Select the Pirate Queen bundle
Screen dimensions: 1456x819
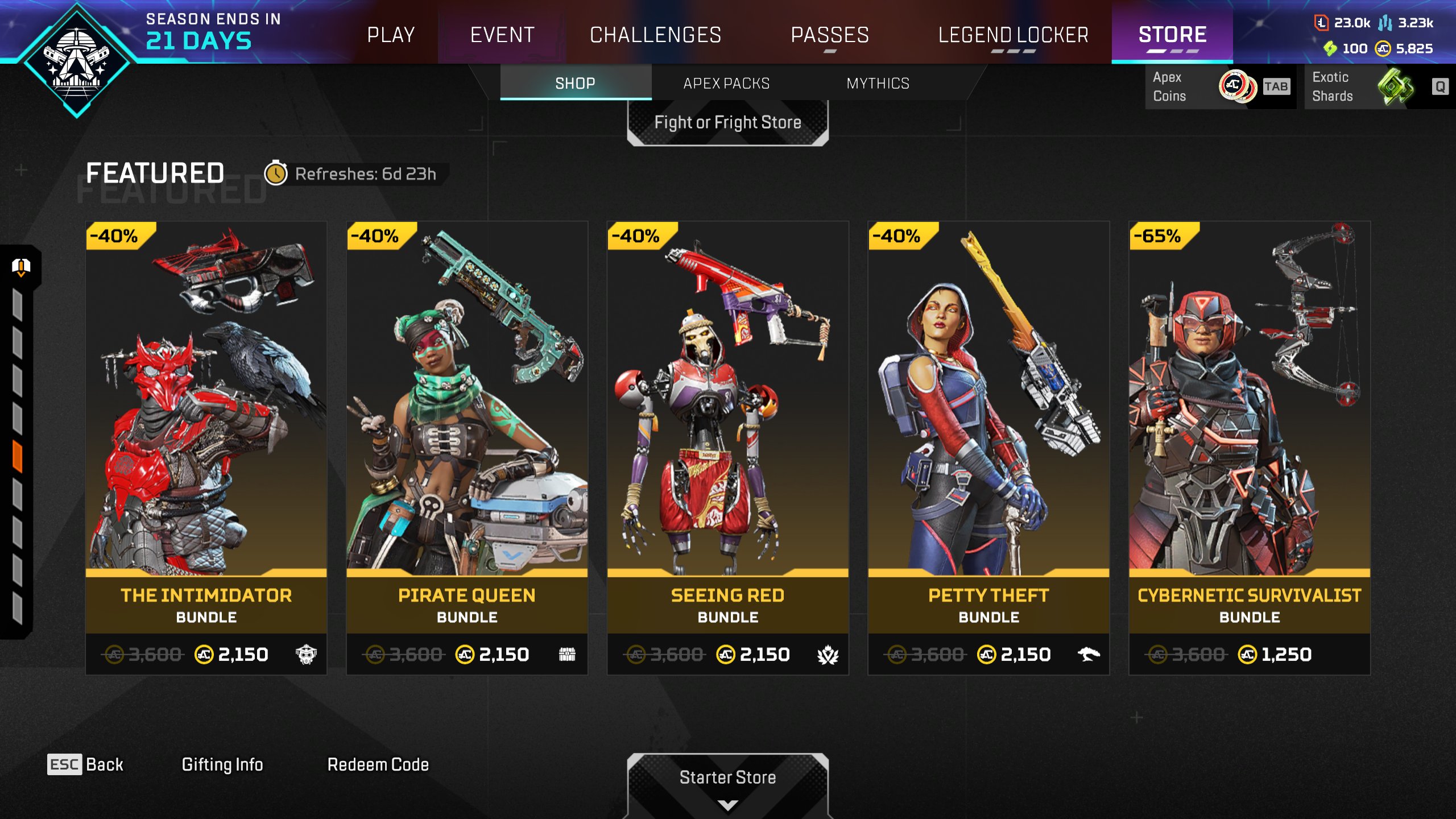pyautogui.click(x=467, y=448)
